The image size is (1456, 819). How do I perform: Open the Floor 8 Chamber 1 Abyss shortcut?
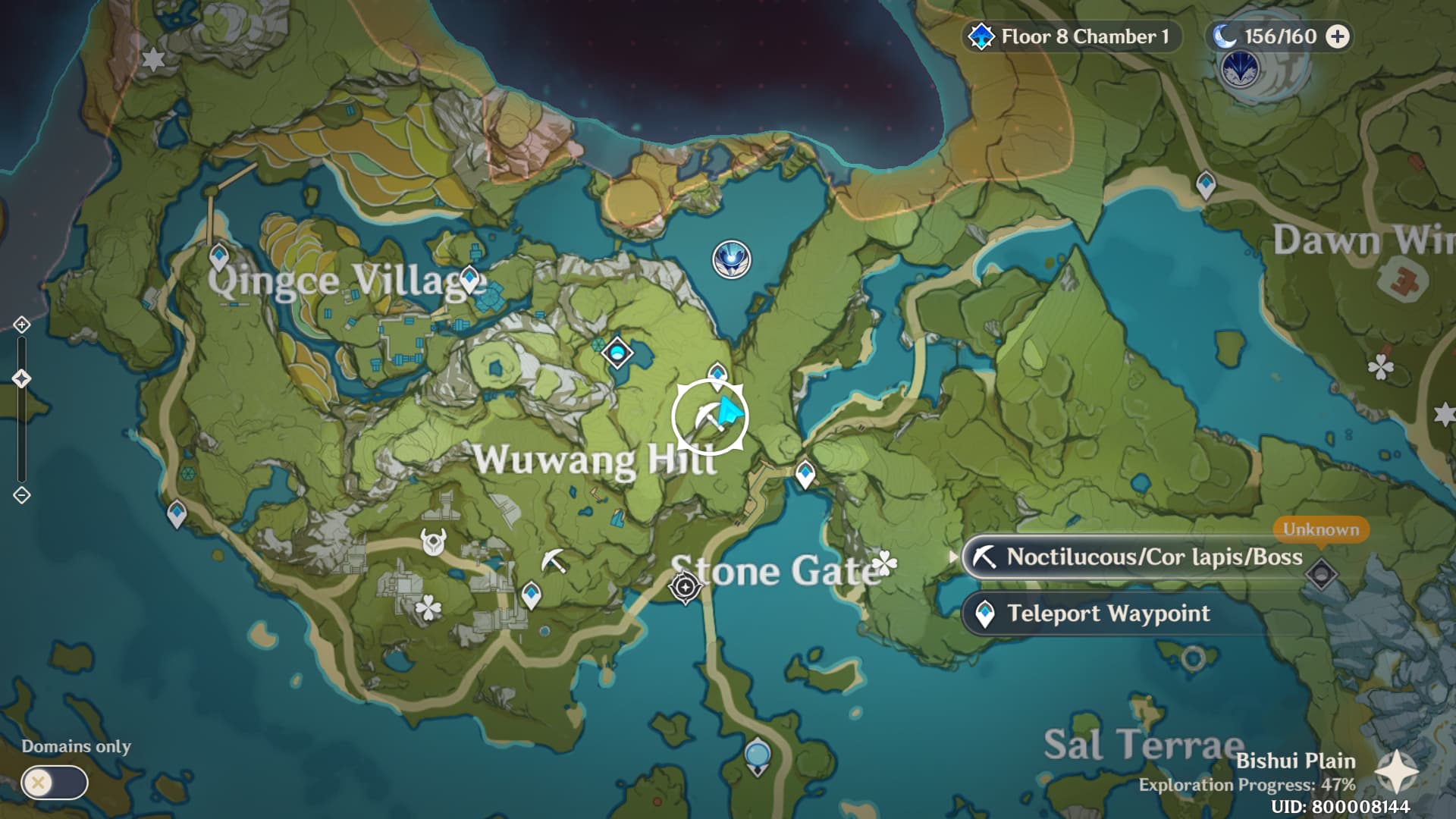(x=1073, y=36)
